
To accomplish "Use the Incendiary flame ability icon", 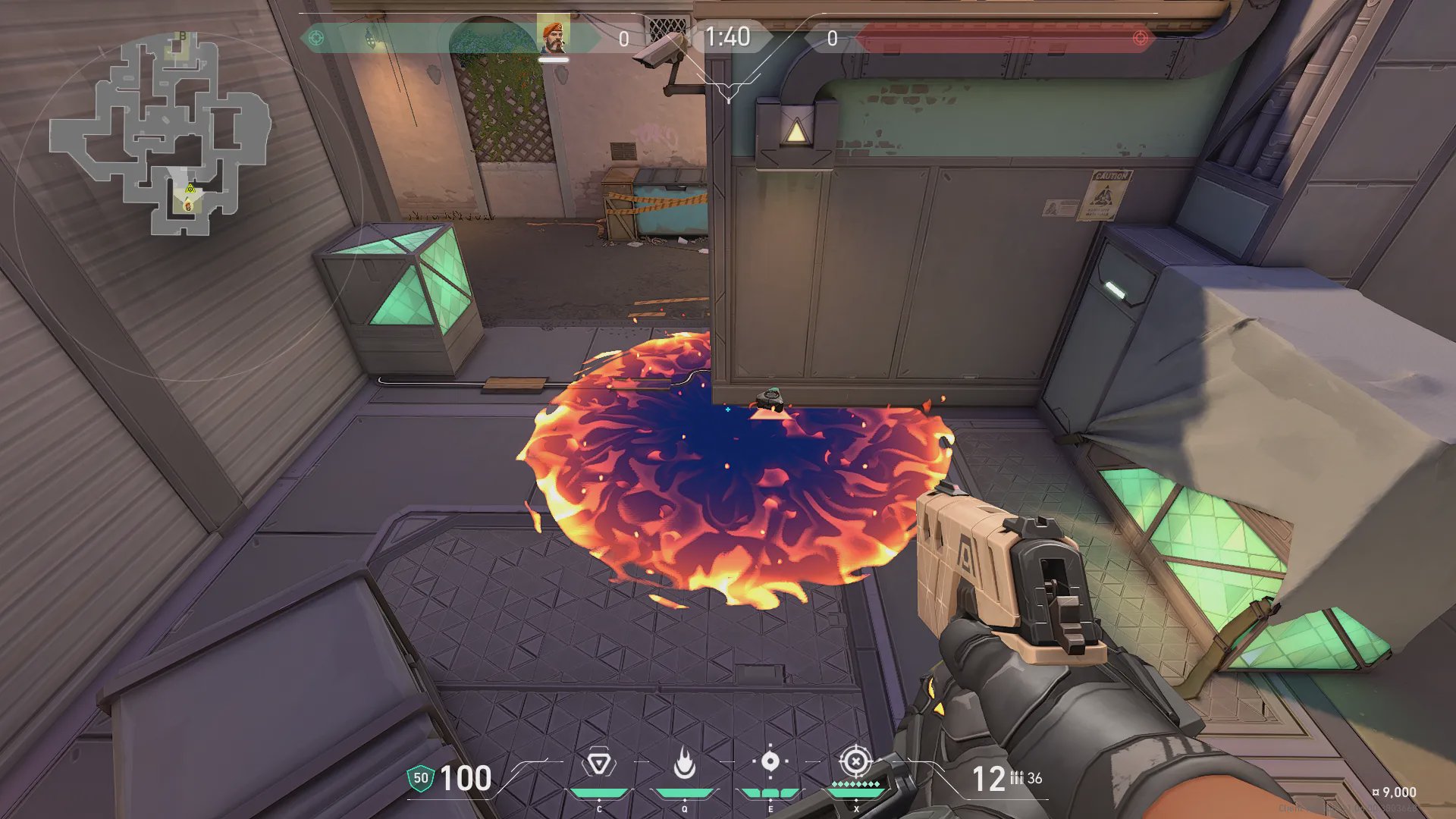I will [685, 763].
